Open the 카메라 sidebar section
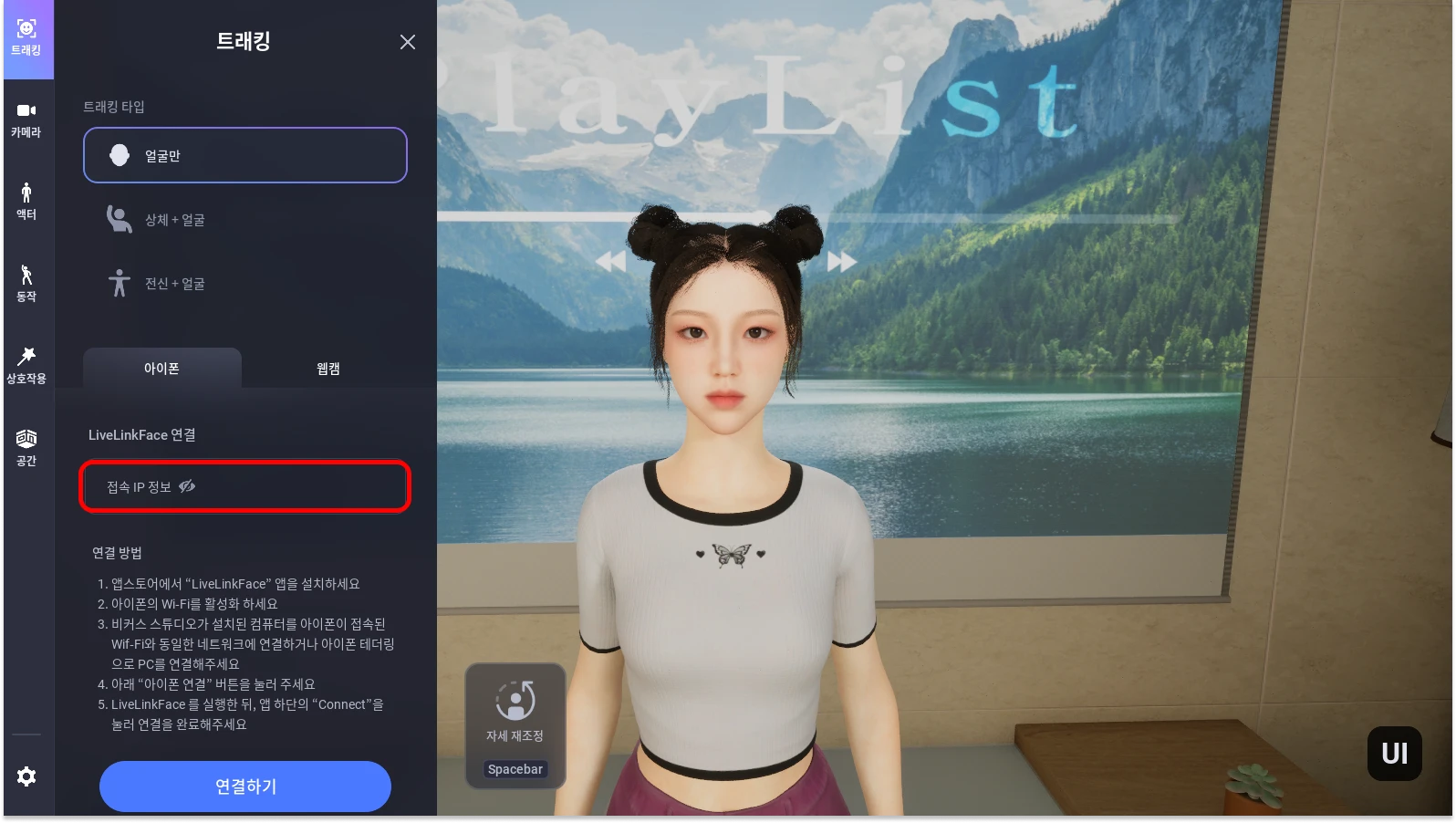This screenshot has width=1456, height=823. click(x=26, y=120)
